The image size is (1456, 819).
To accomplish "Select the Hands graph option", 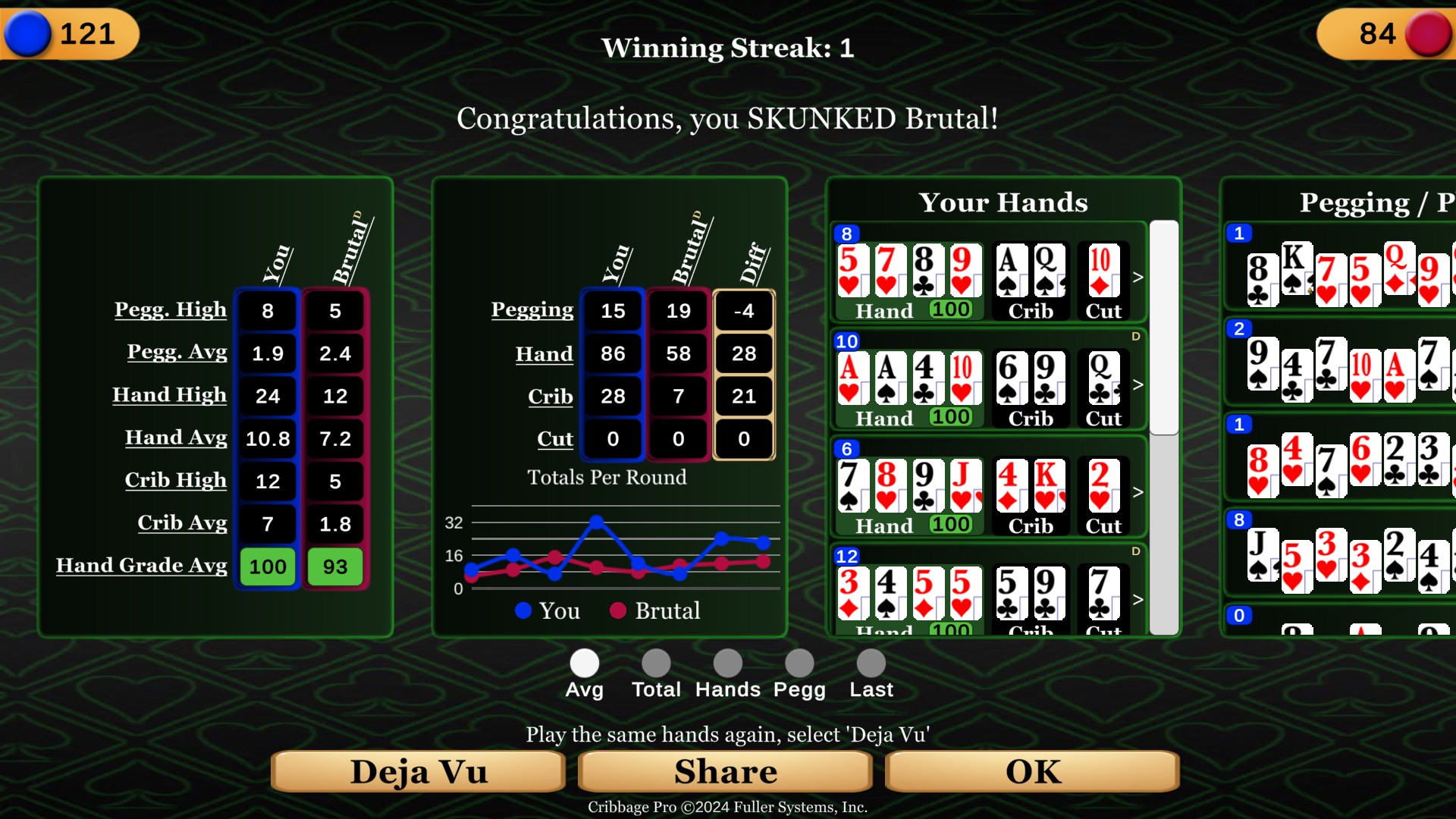I will 727,661.
